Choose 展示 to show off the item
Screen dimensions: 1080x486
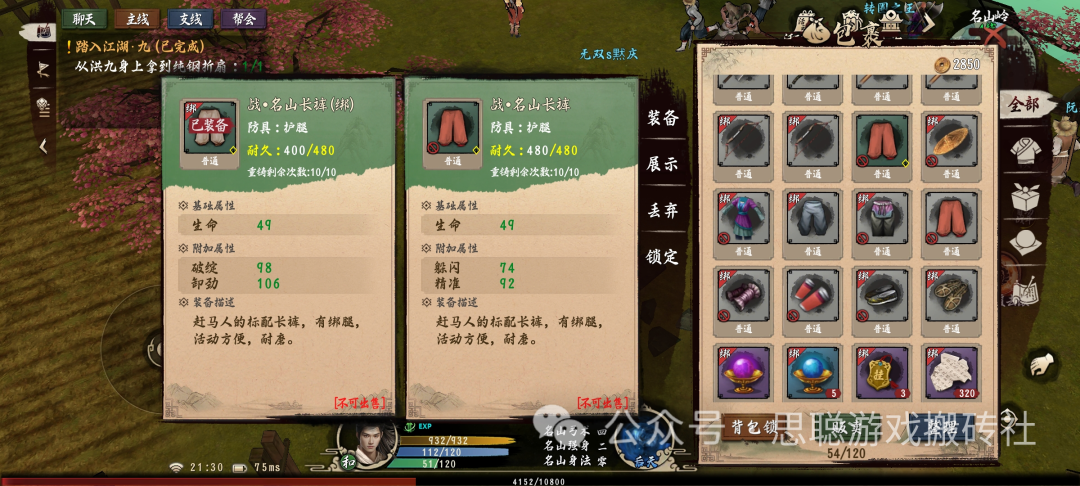(662, 164)
